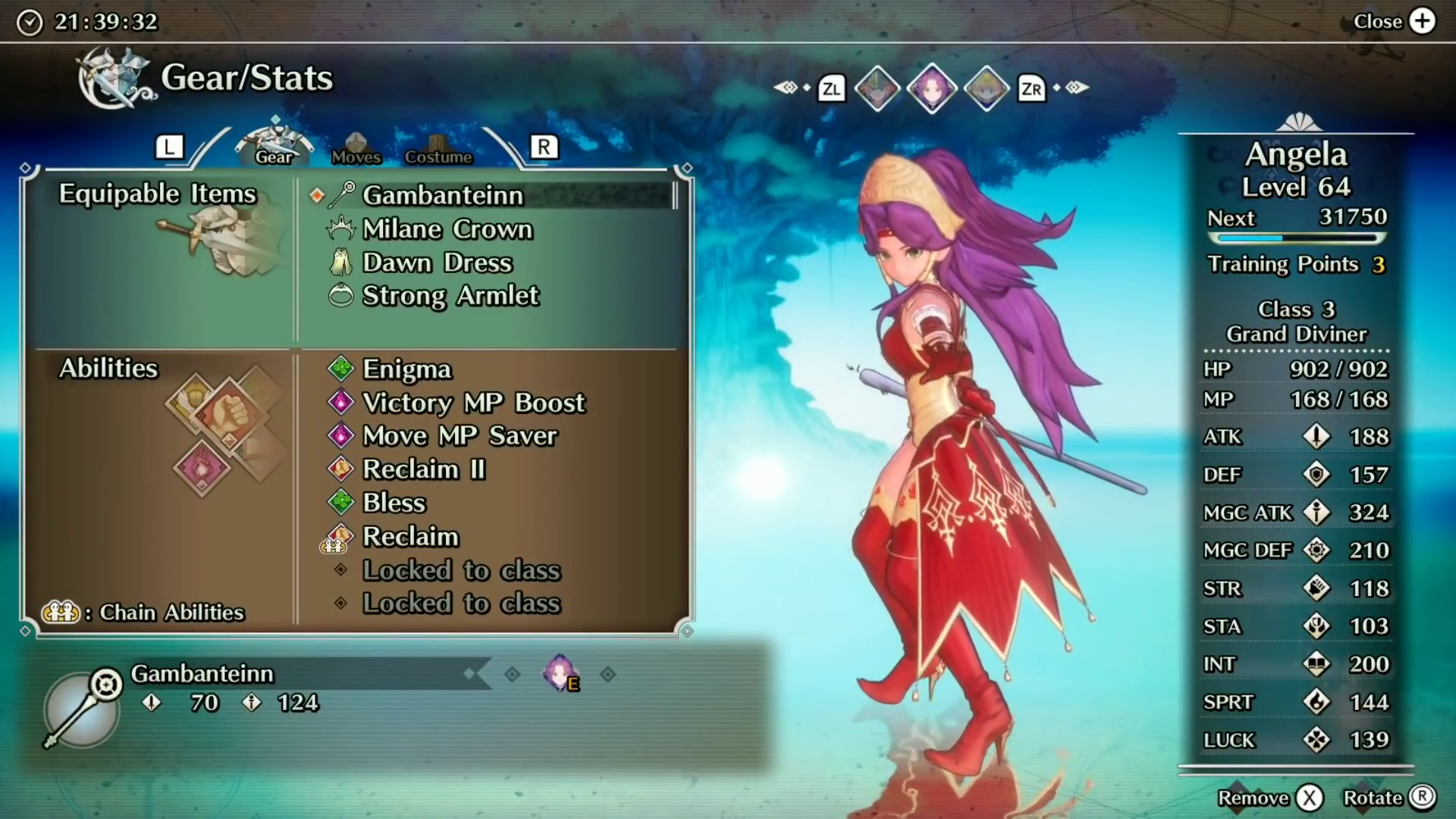Select the Move MP Saver ability
Viewport: 1456px width, 819px height.
click(460, 436)
